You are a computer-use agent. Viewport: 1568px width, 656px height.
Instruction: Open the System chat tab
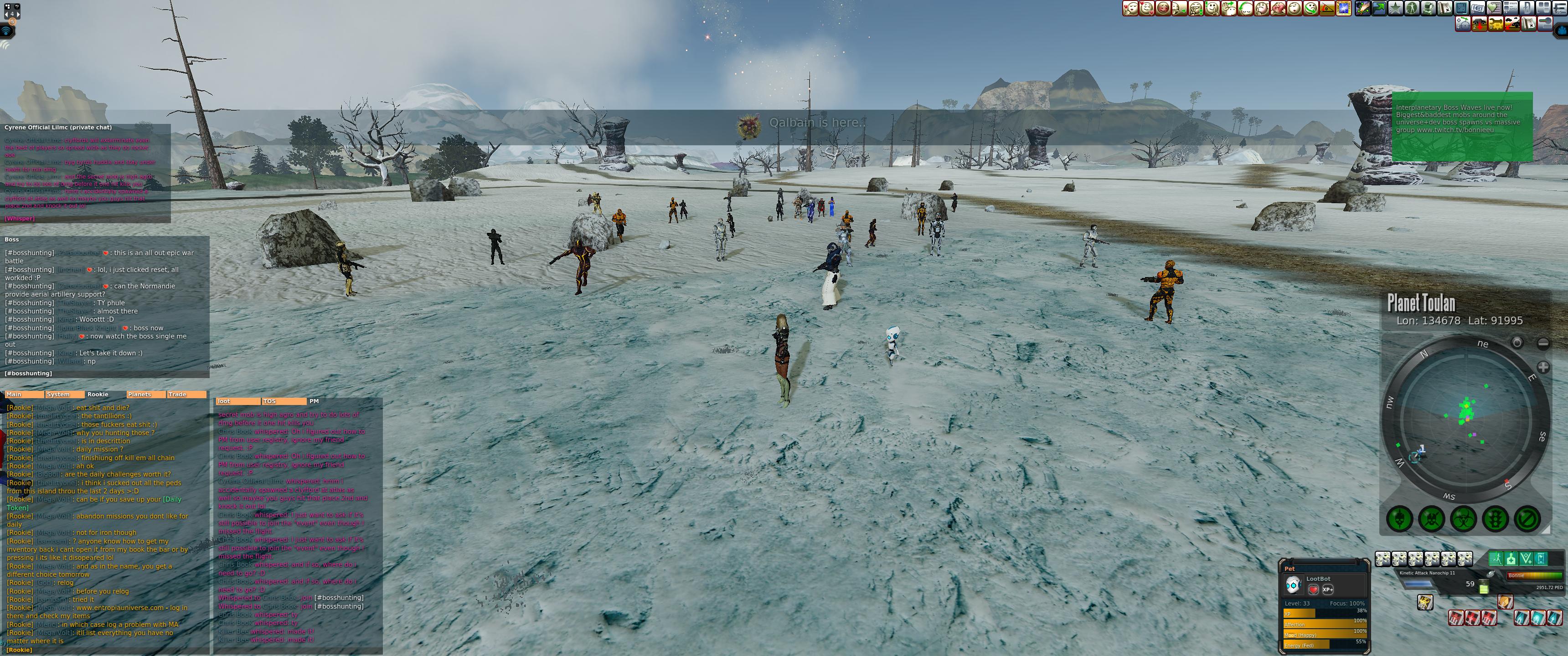65,395
